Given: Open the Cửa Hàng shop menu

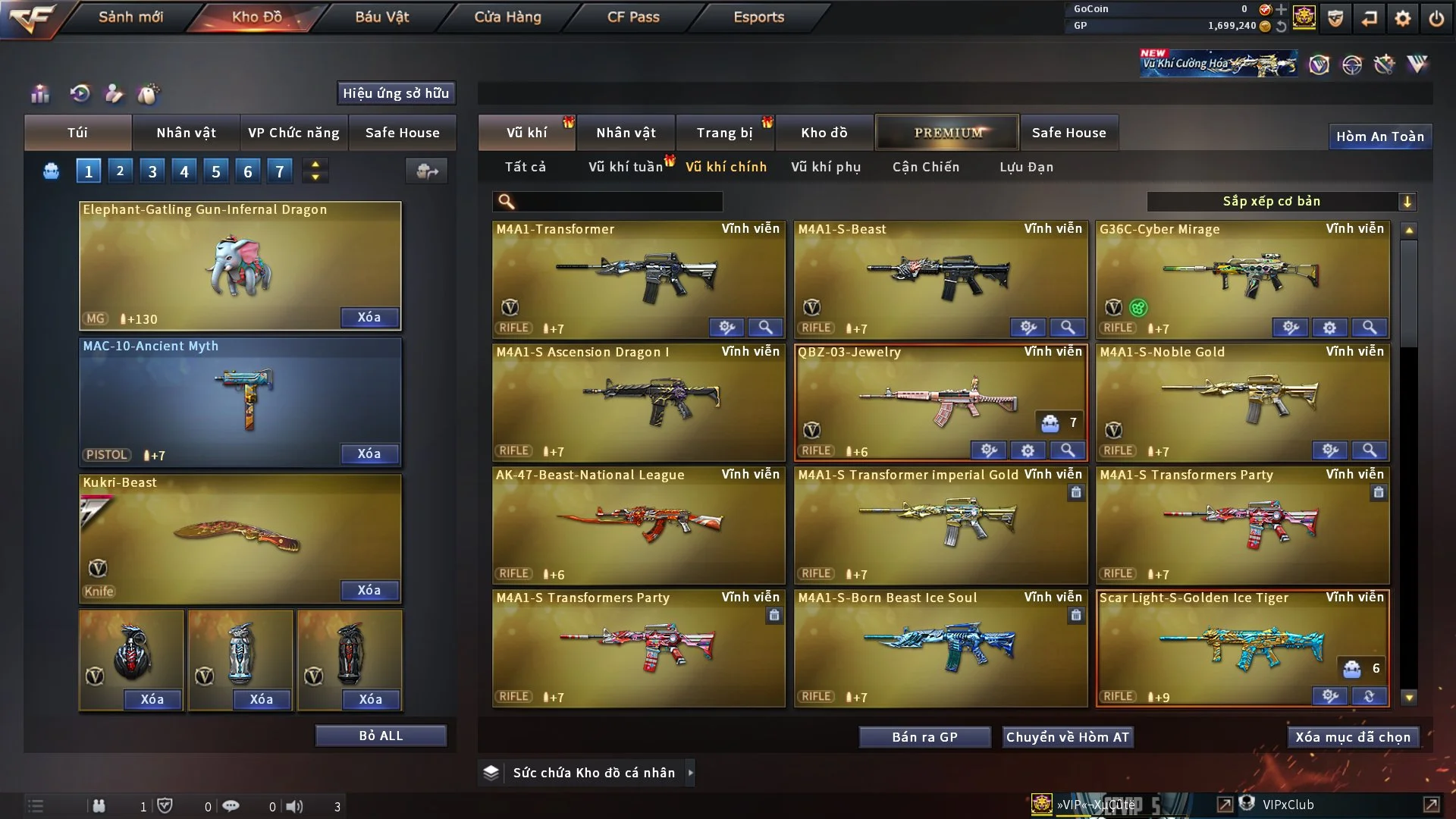Looking at the screenshot, I should tap(507, 17).
